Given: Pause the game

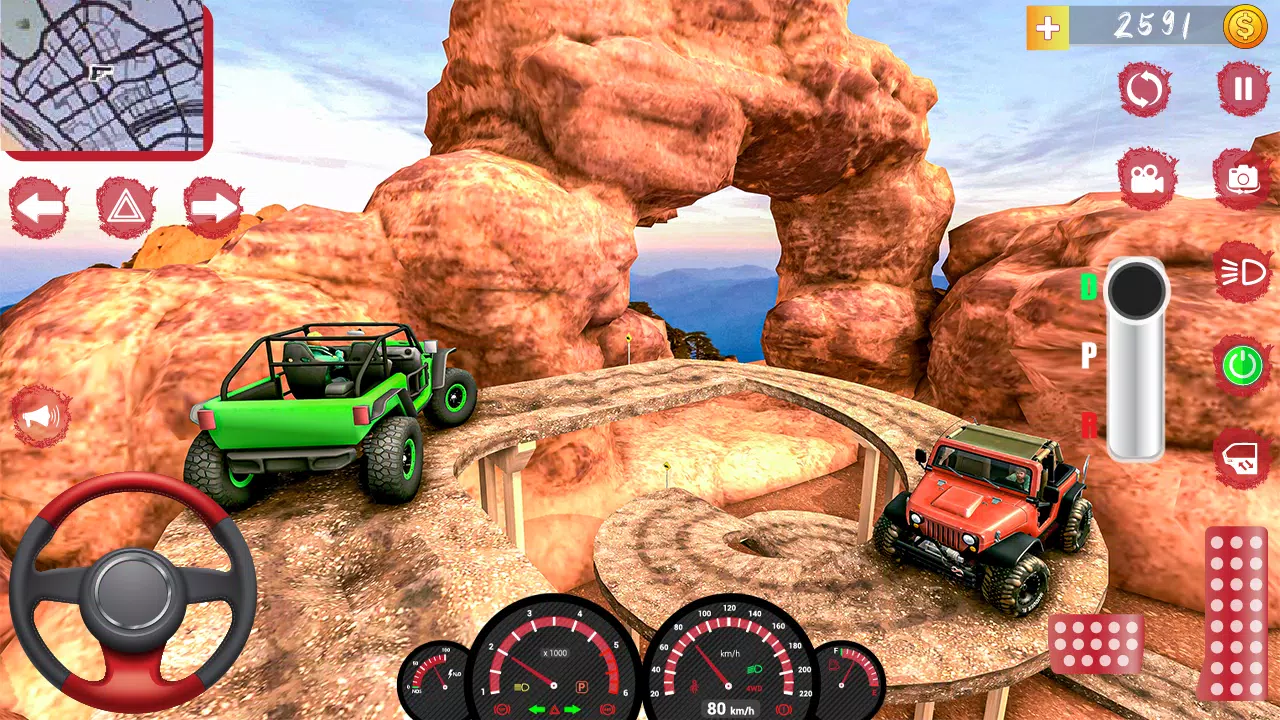Looking at the screenshot, I should (1243, 89).
